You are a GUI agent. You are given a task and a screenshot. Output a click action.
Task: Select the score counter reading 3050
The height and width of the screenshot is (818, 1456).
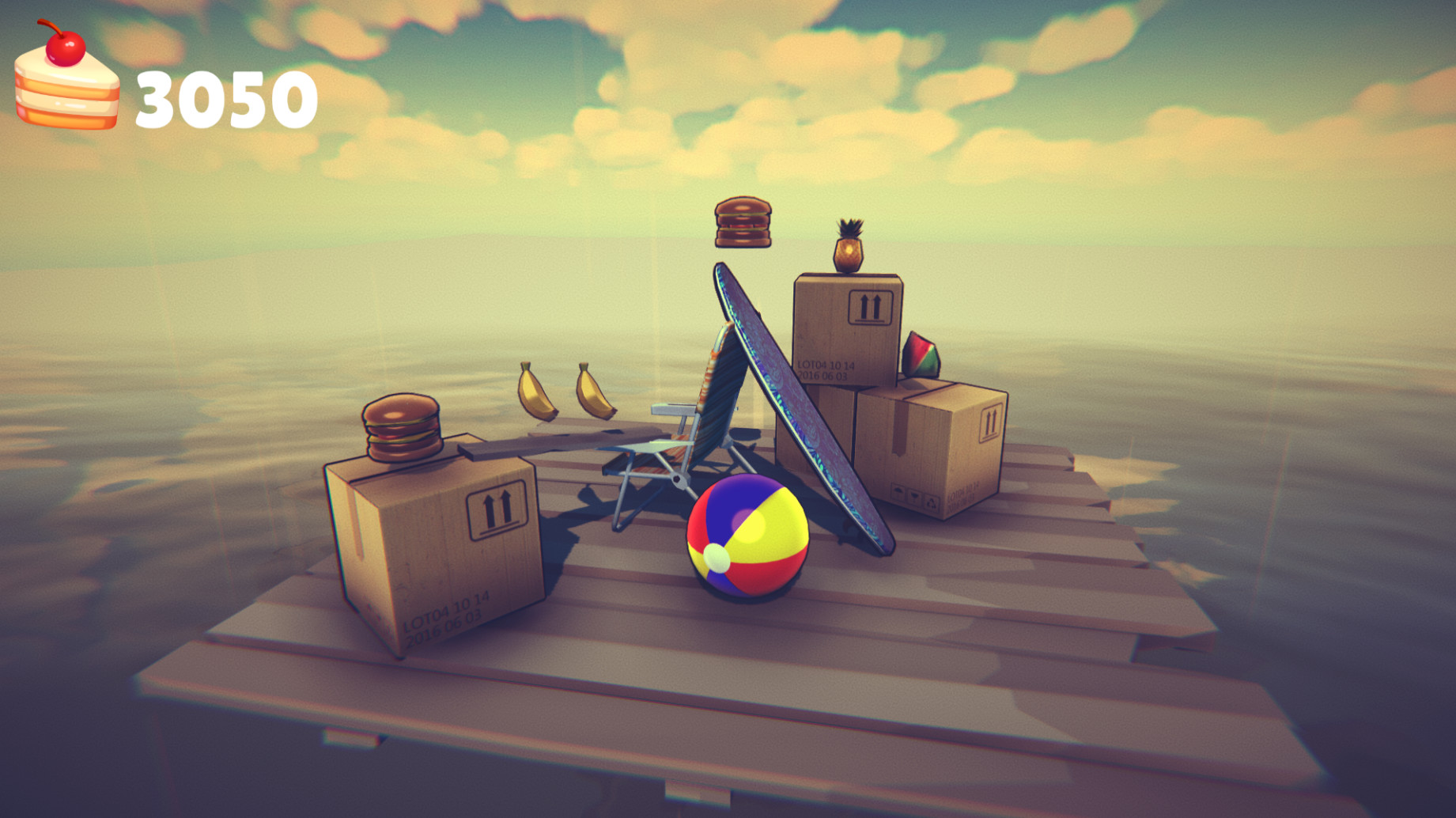(225, 97)
